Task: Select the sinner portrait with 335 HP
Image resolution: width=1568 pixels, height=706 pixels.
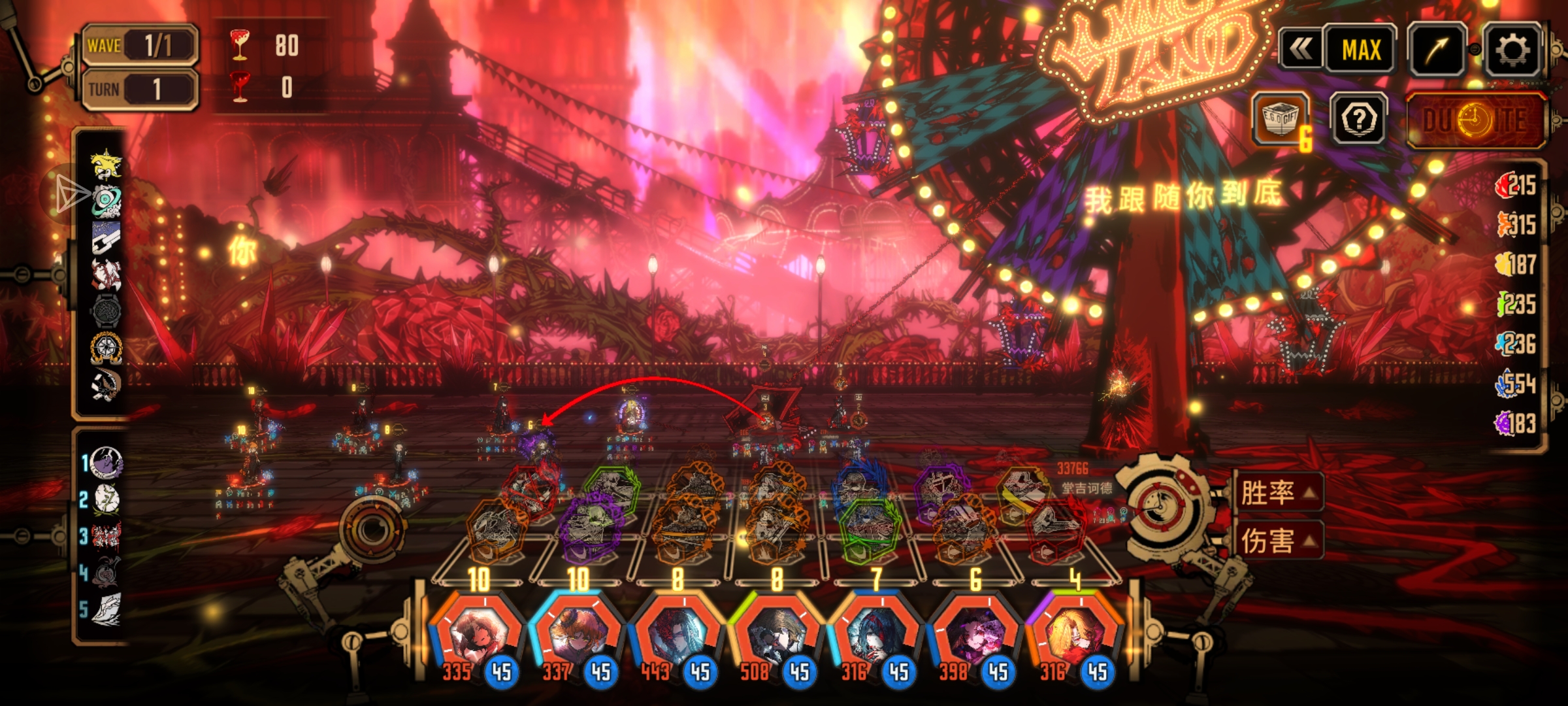Action: pos(478,633)
